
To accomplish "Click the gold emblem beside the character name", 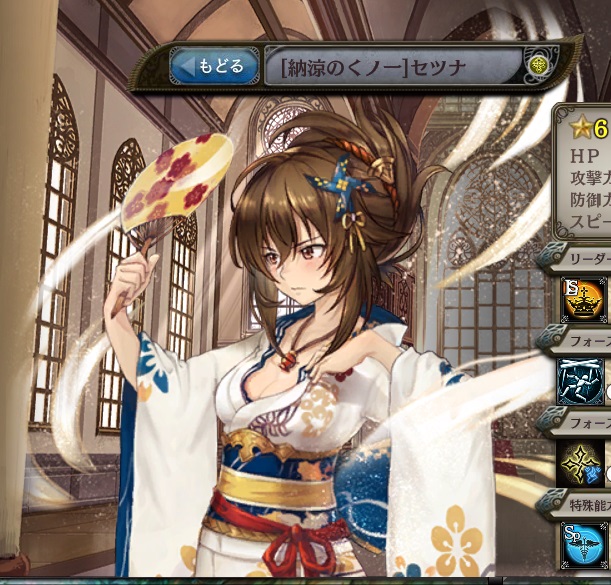I will tap(538, 68).
